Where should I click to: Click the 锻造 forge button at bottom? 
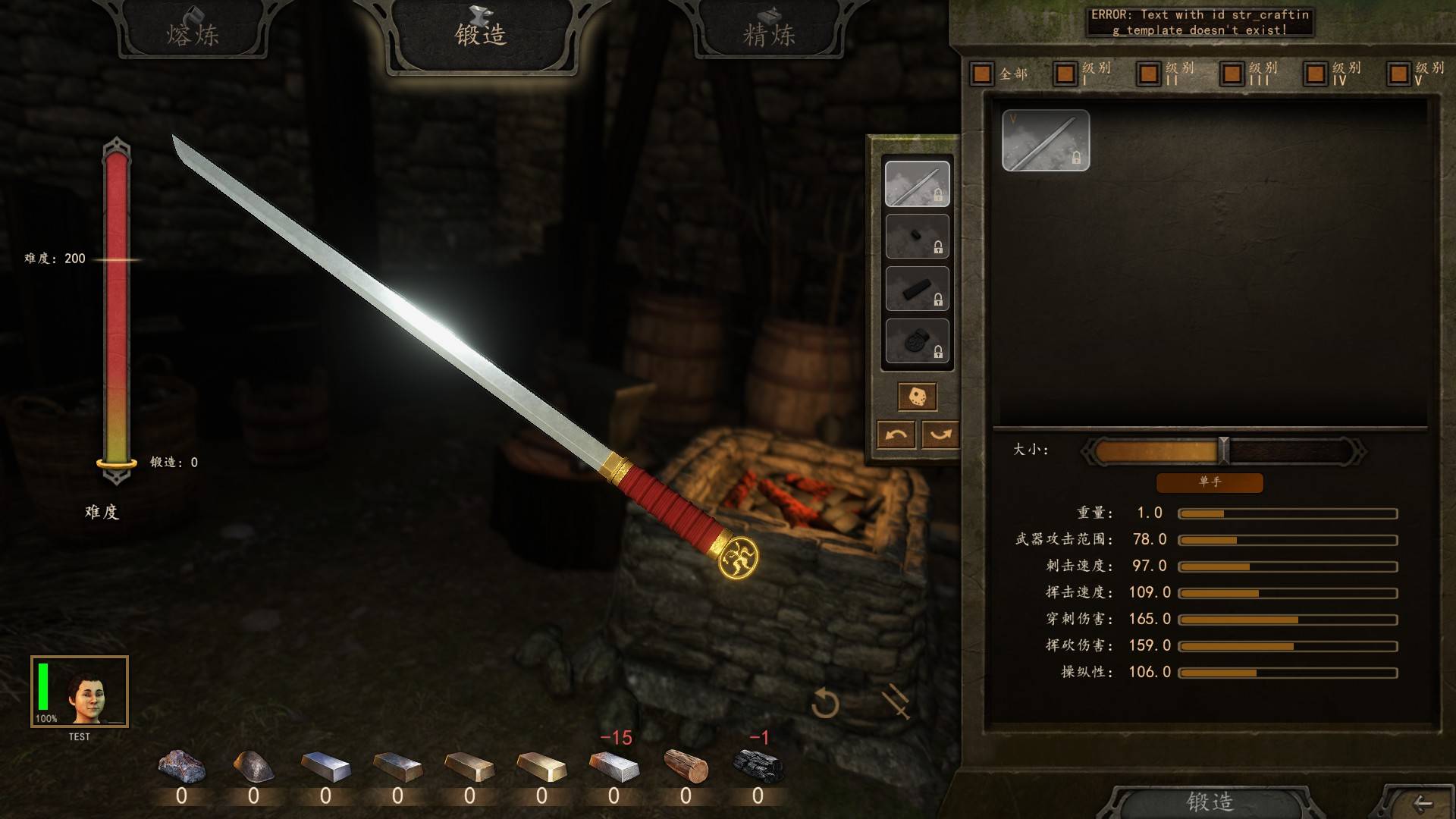pyautogui.click(x=1210, y=802)
